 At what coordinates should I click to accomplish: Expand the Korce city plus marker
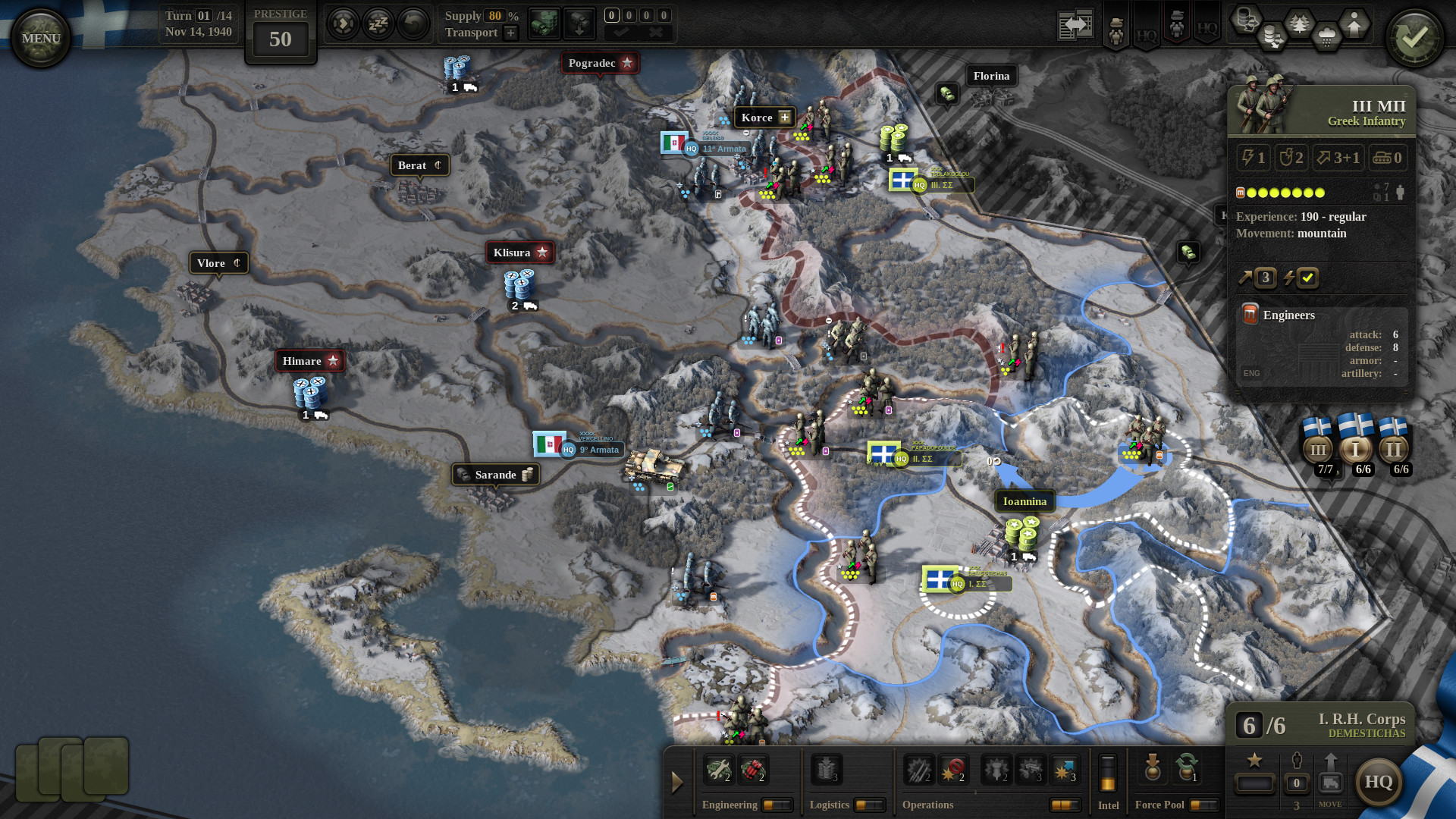click(786, 118)
